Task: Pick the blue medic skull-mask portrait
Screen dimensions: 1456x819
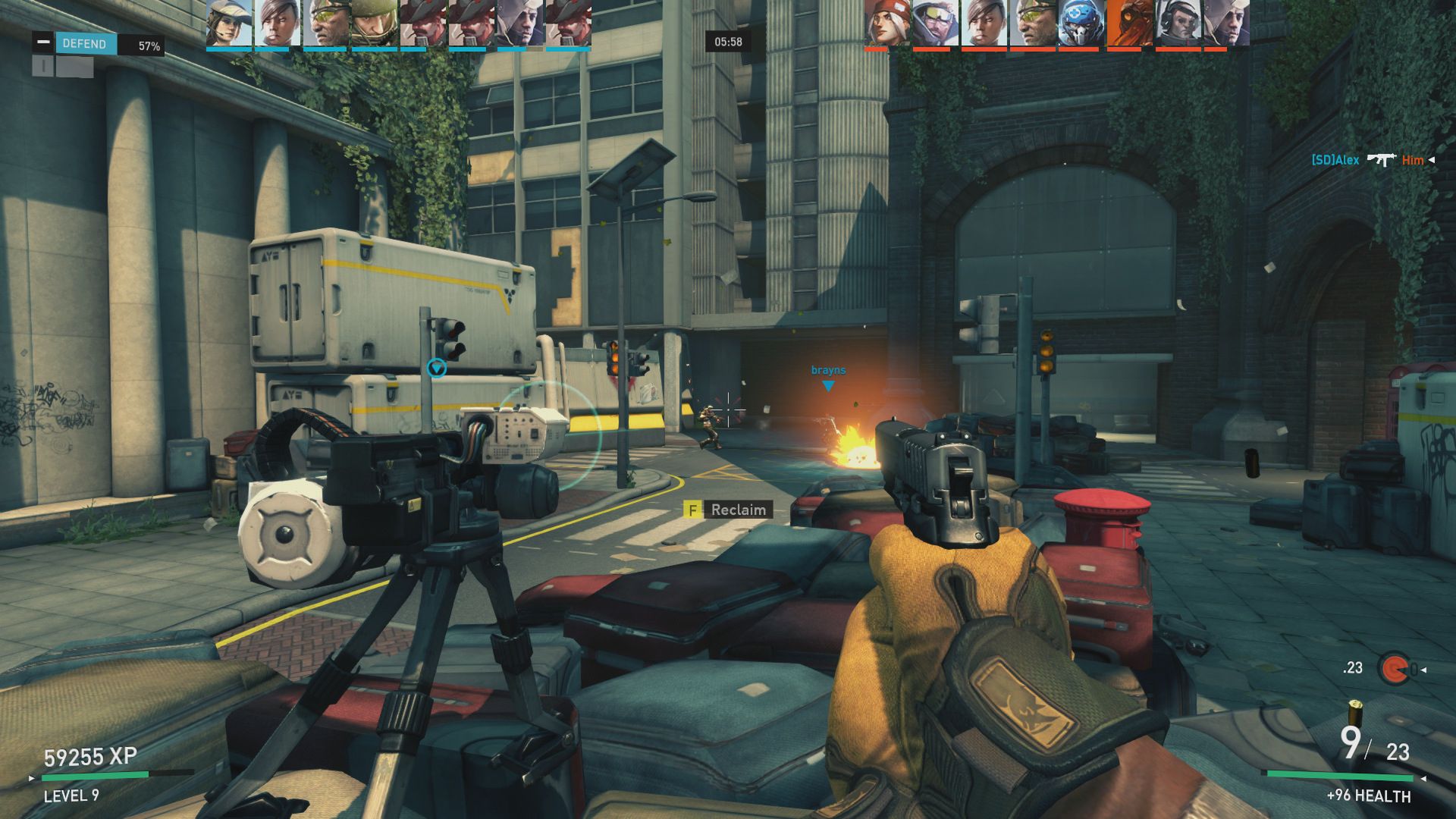Action: [x=1081, y=24]
